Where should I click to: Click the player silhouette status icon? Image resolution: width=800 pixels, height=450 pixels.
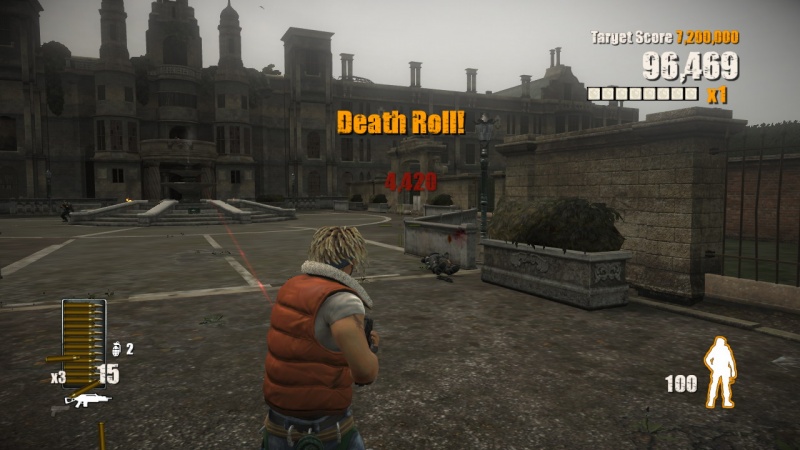(x=719, y=372)
